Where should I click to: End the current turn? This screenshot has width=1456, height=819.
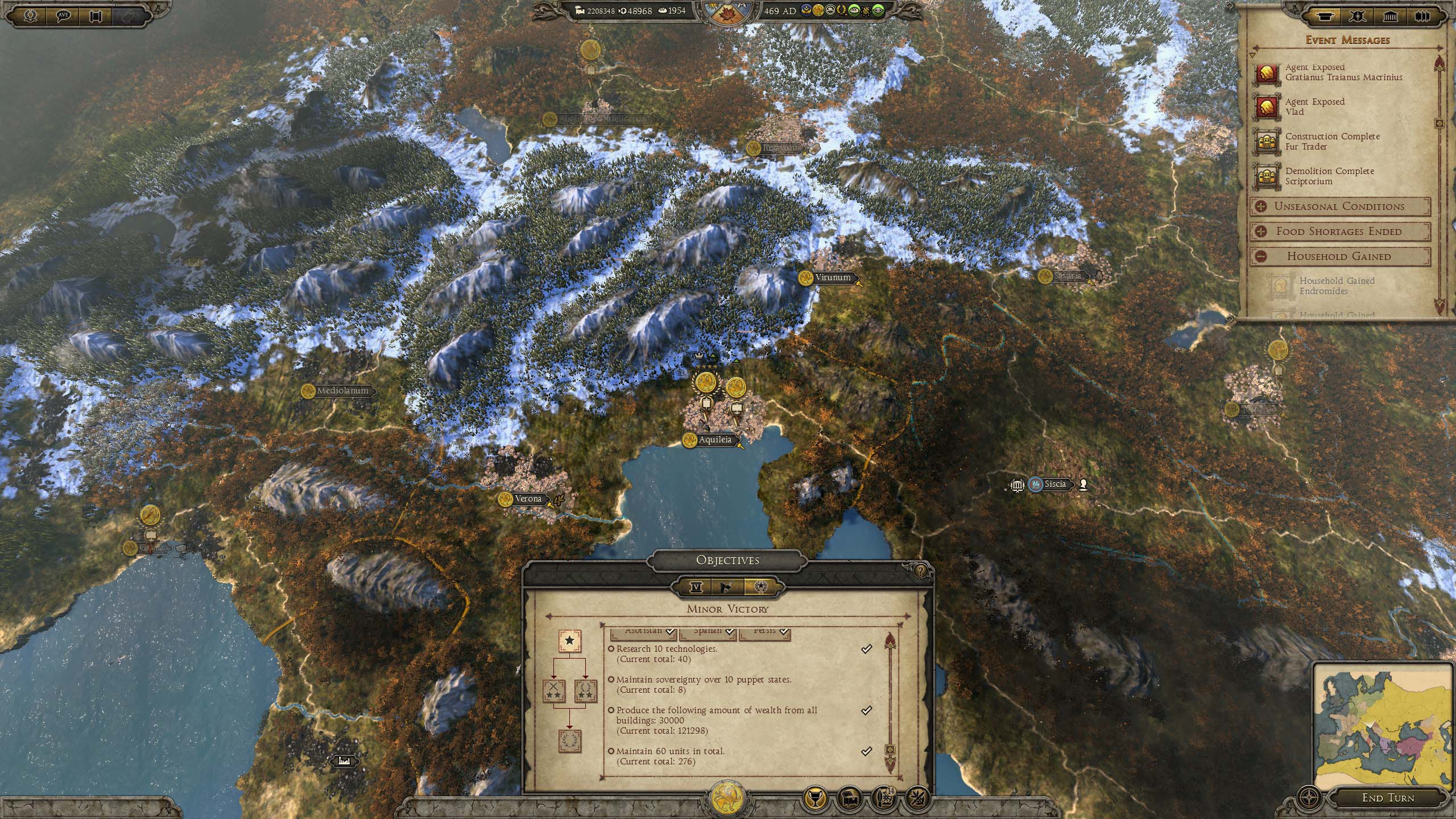click(1388, 797)
